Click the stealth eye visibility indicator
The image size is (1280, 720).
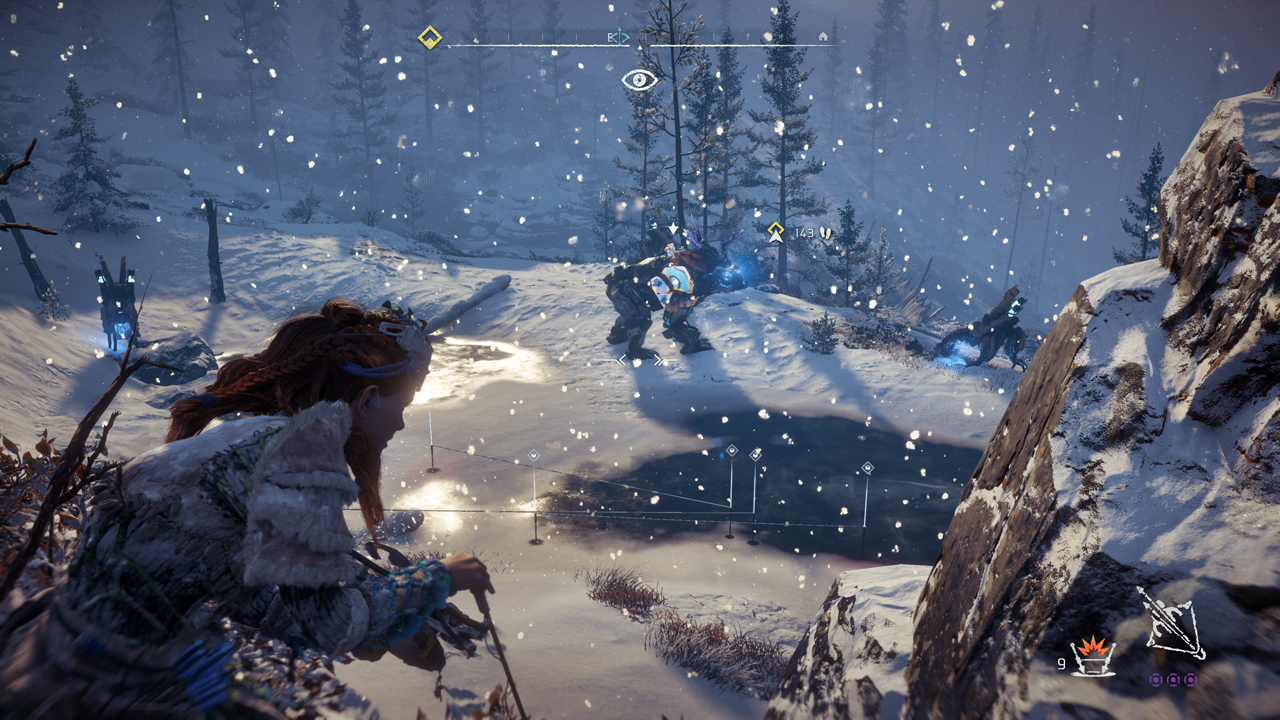tap(640, 80)
